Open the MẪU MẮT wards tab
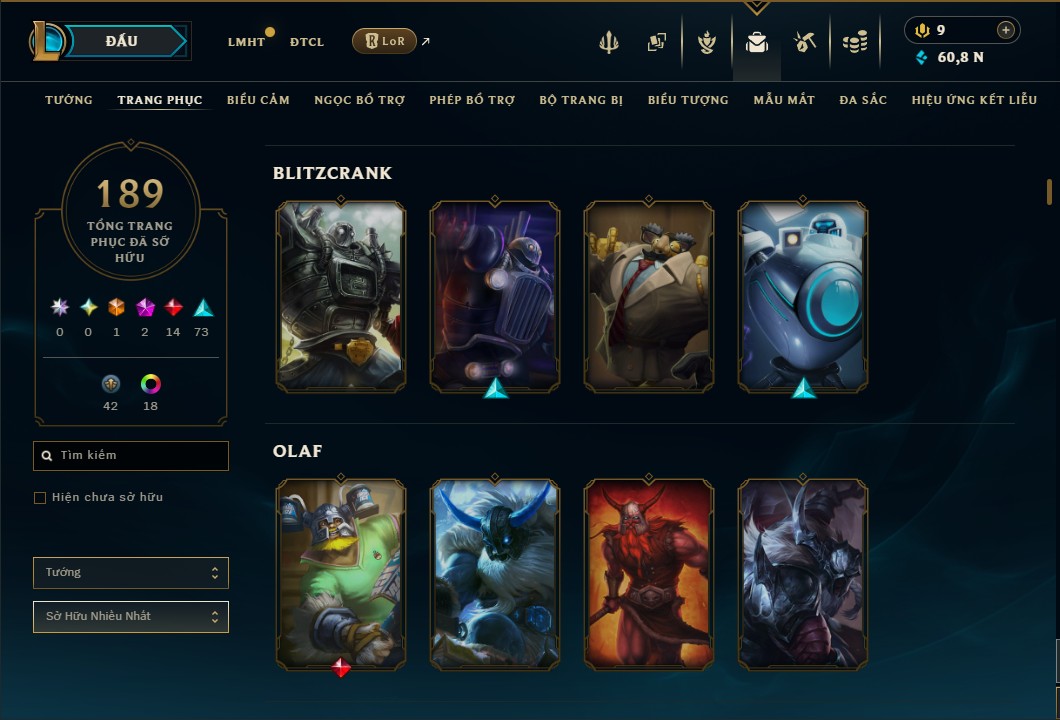The image size is (1060, 720). (784, 100)
